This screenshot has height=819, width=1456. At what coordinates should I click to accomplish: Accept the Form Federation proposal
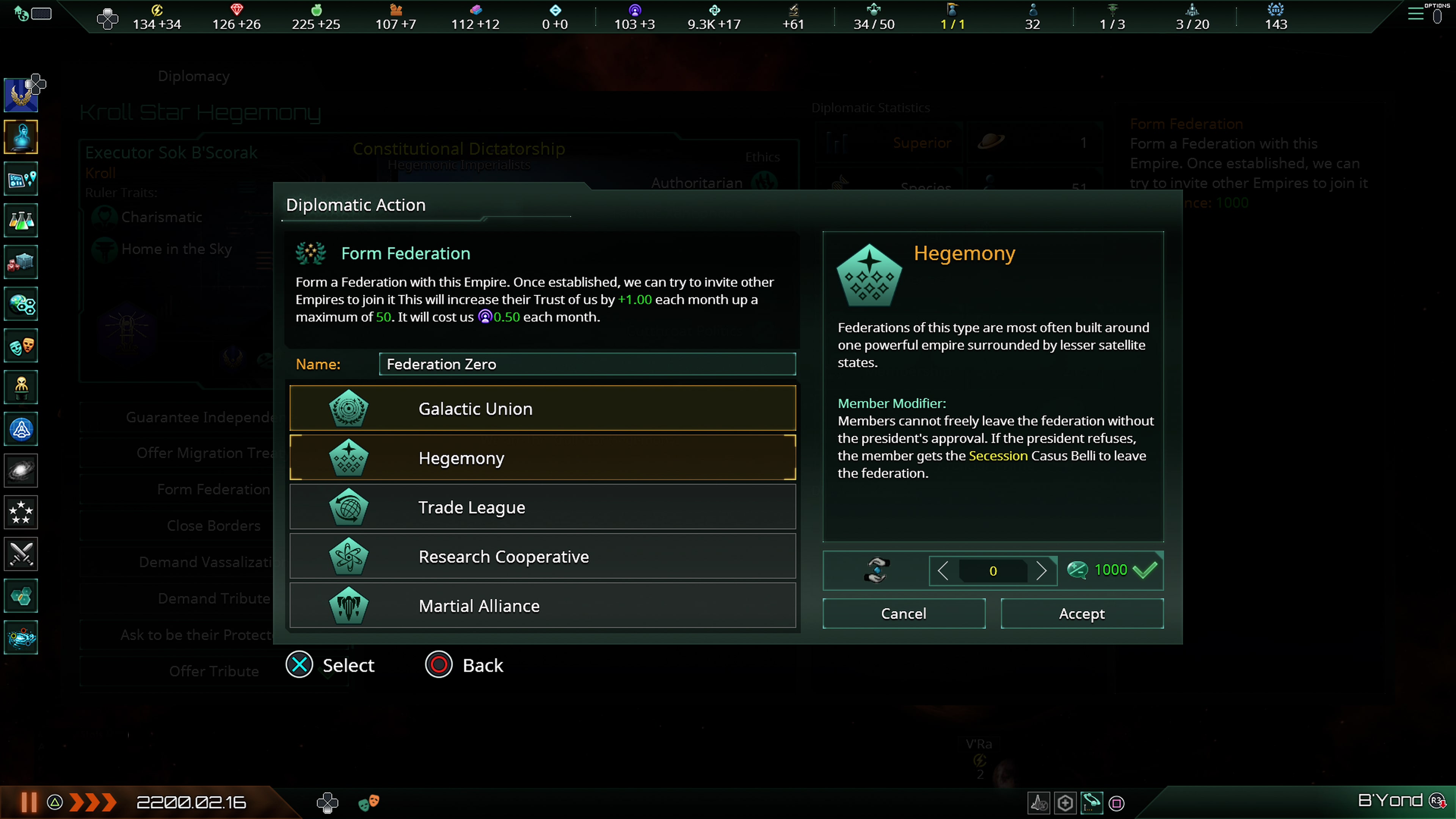[1081, 613]
